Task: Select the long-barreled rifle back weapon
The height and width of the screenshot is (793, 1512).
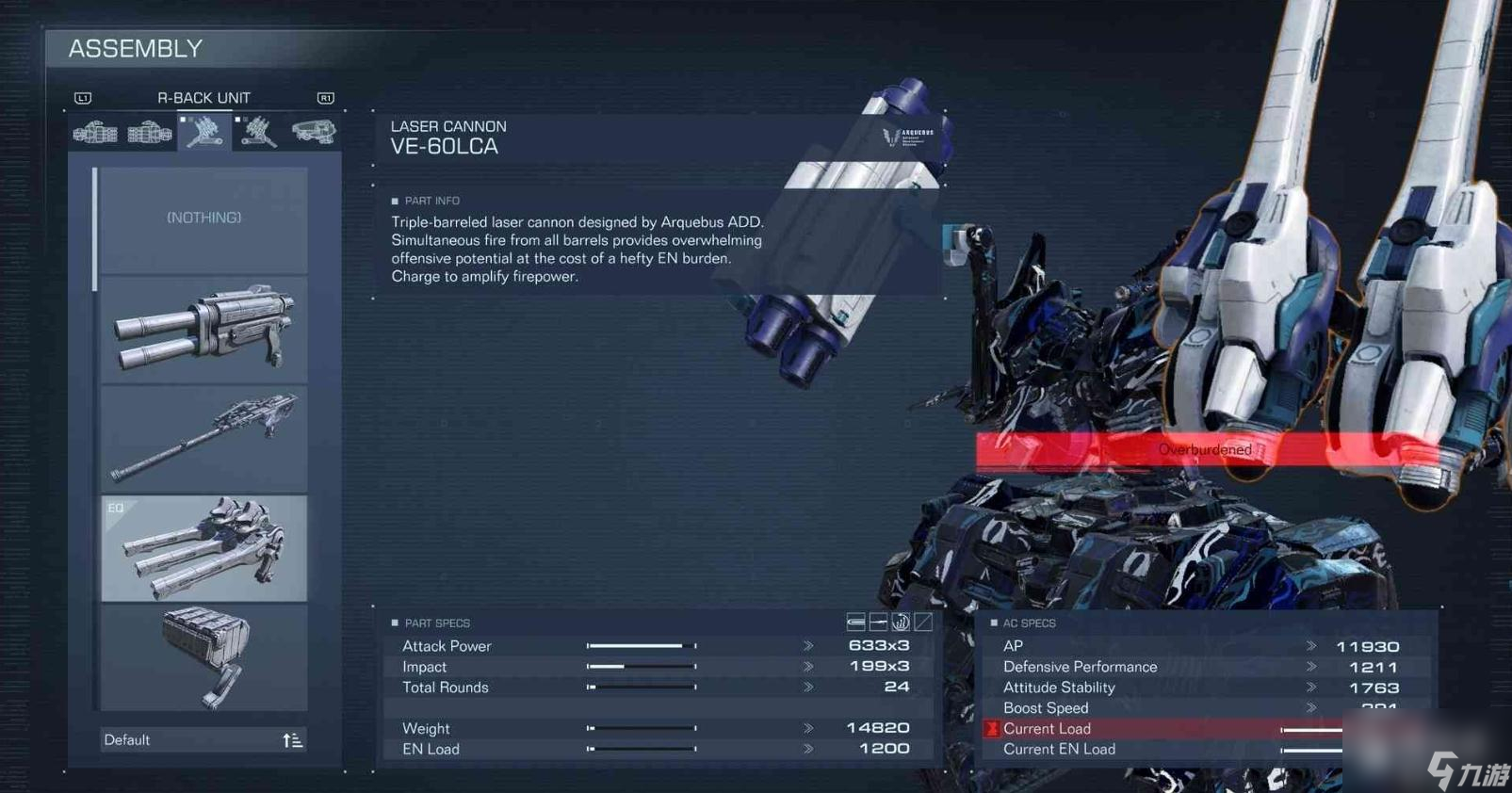Action: point(203,438)
